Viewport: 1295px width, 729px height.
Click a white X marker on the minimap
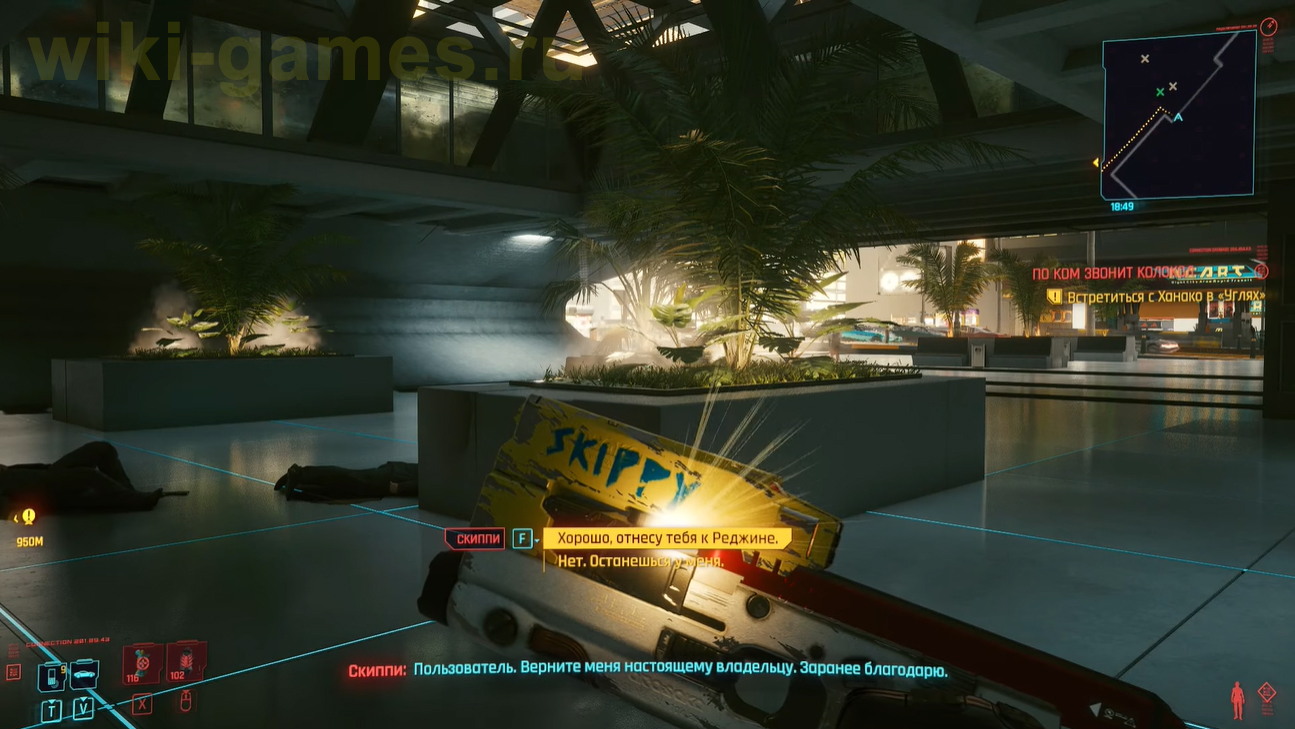click(x=1144, y=58)
